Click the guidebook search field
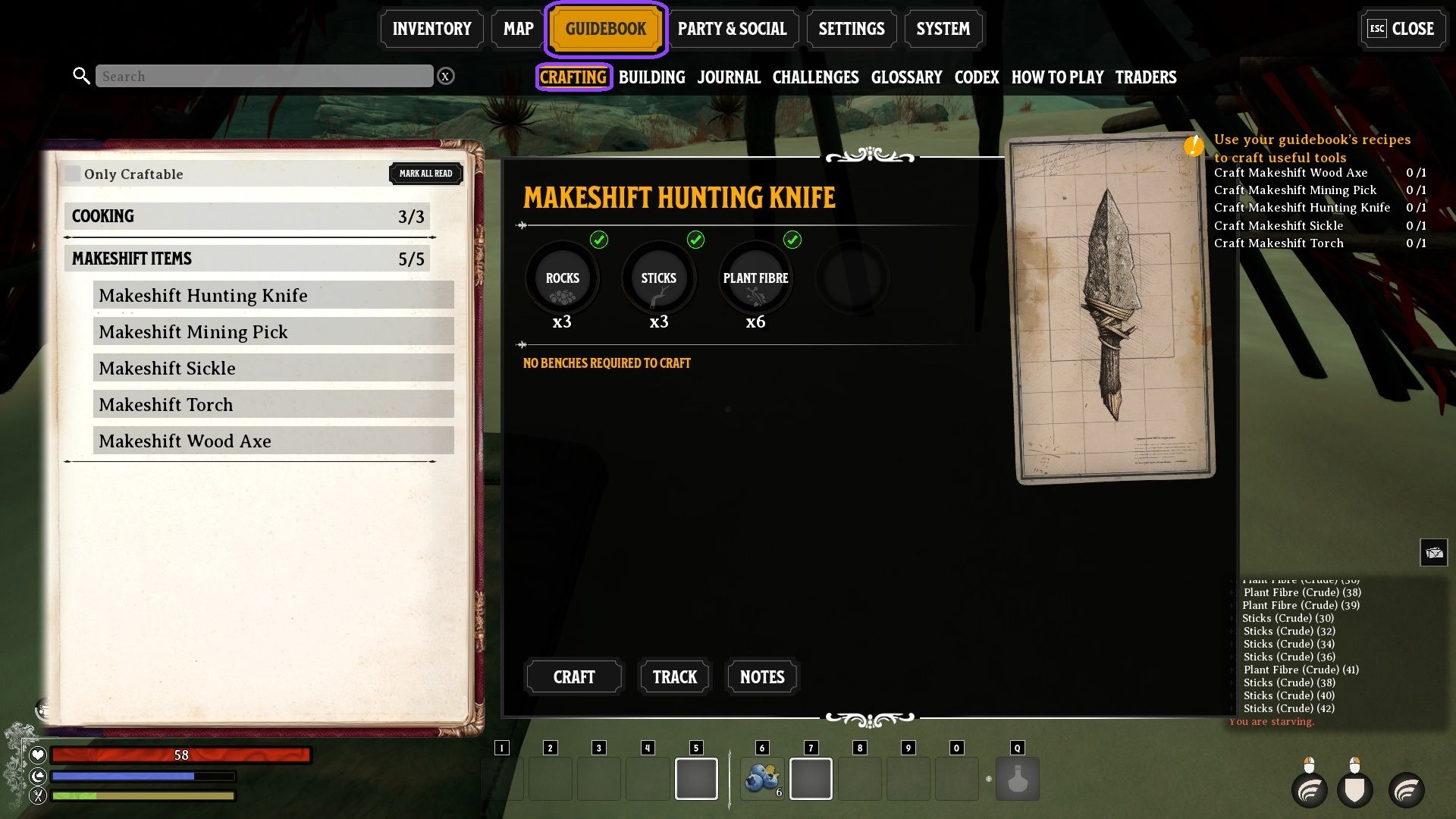 264,76
